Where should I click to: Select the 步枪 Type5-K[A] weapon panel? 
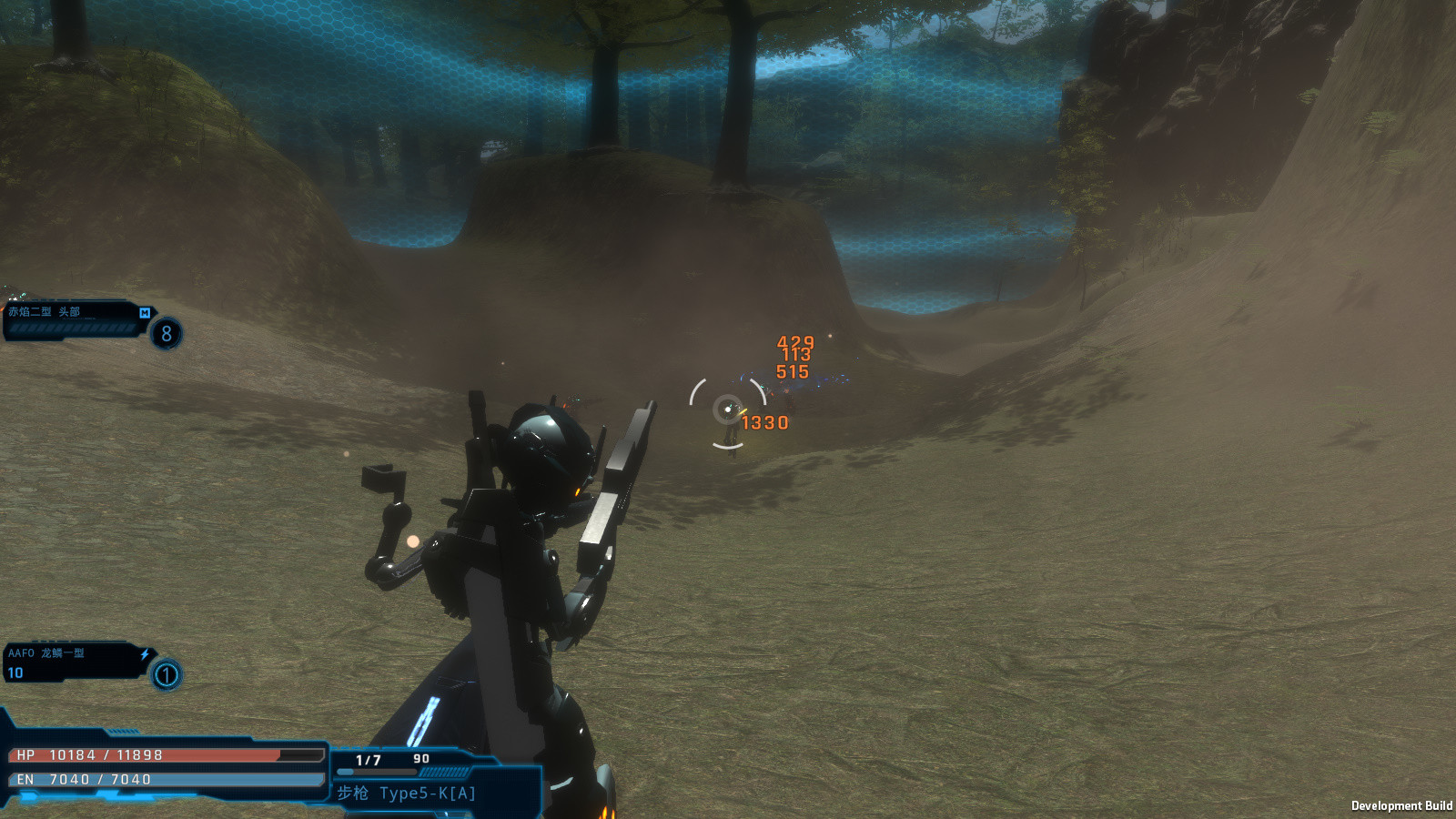tap(428, 781)
